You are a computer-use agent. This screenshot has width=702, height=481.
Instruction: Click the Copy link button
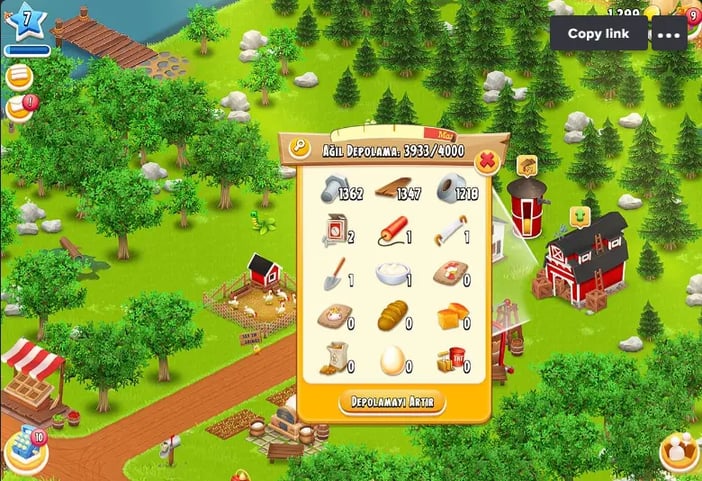click(x=598, y=33)
